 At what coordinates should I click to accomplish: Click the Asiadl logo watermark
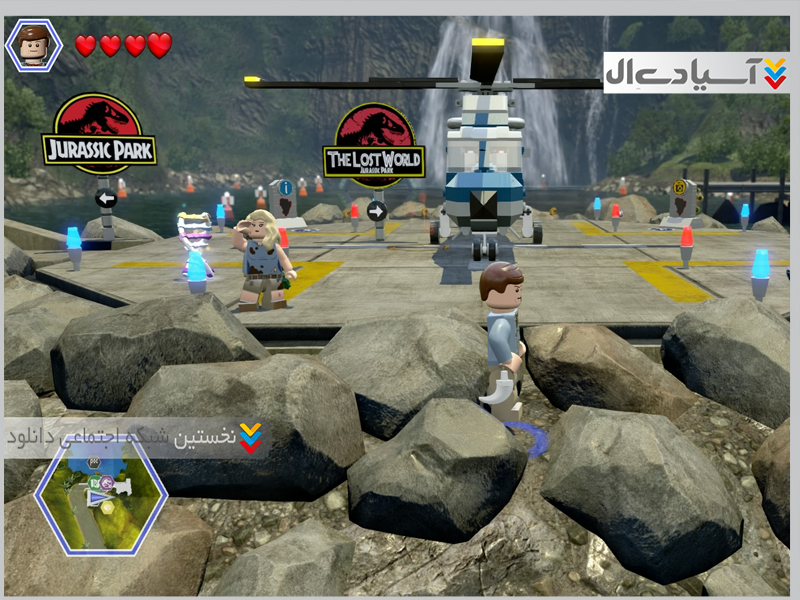[697, 73]
